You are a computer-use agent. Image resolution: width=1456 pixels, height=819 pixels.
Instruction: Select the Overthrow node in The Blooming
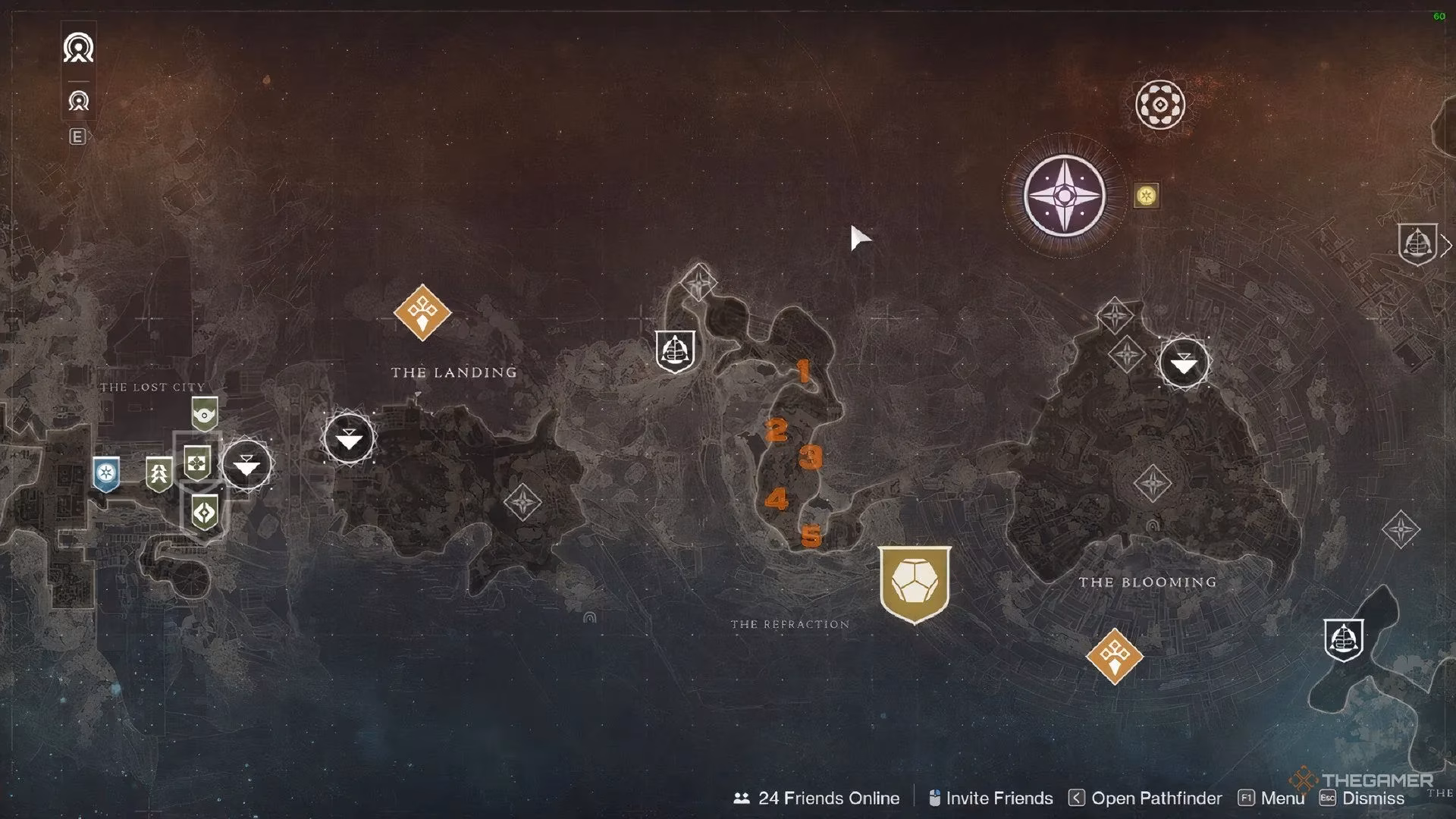(1183, 364)
